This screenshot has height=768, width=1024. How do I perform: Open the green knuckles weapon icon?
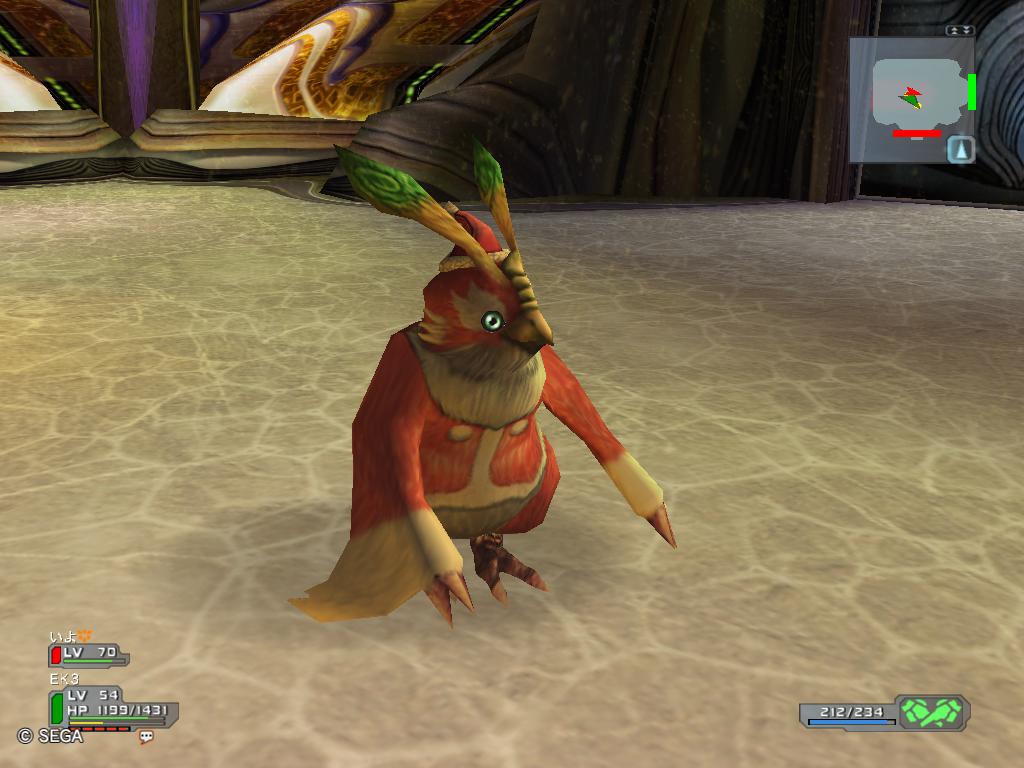pyautogui.click(x=932, y=712)
